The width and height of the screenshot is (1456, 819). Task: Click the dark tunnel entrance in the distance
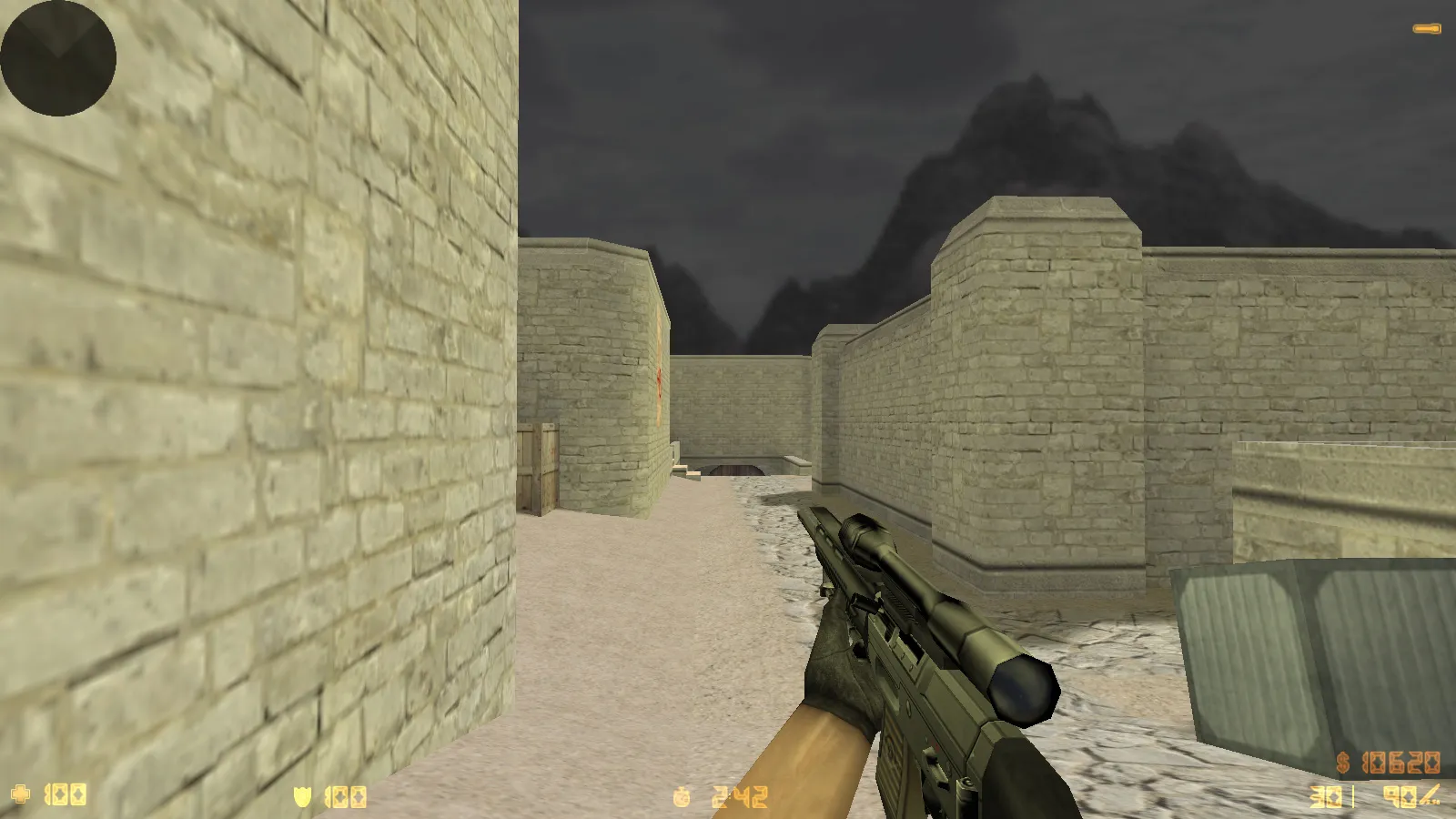pyautogui.click(x=737, y=469)
